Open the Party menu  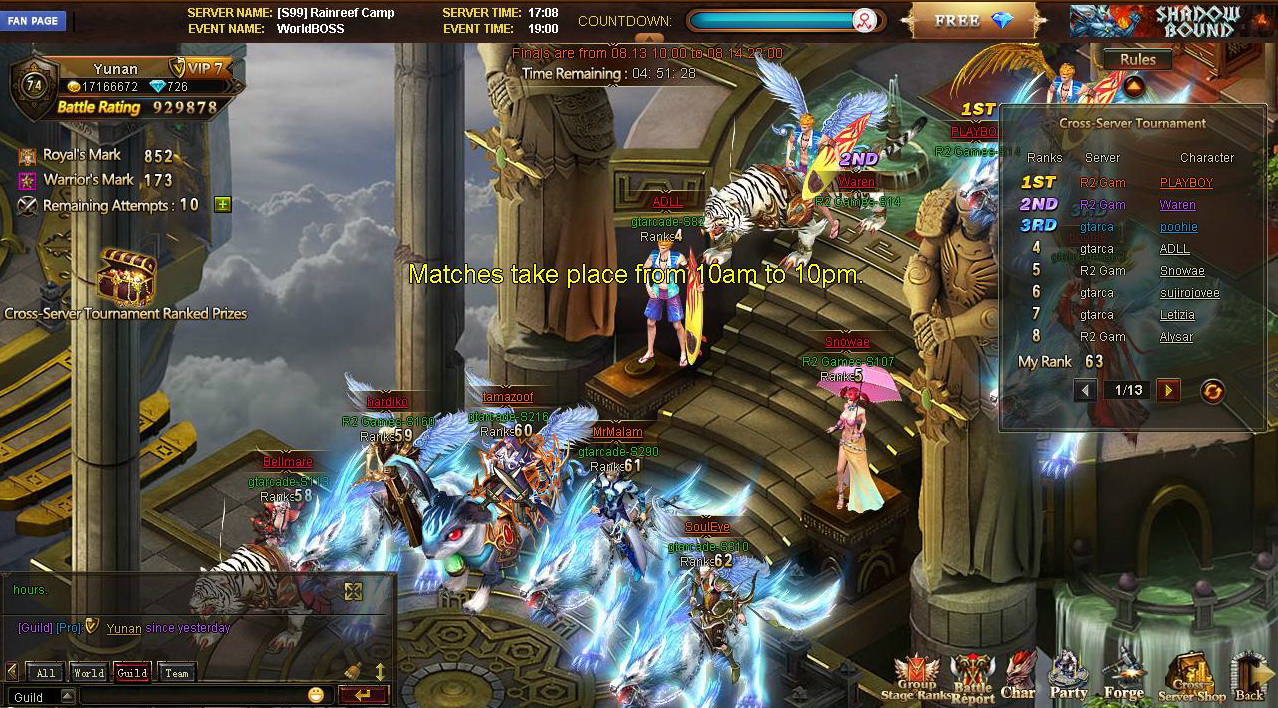tap(1068, 676)
